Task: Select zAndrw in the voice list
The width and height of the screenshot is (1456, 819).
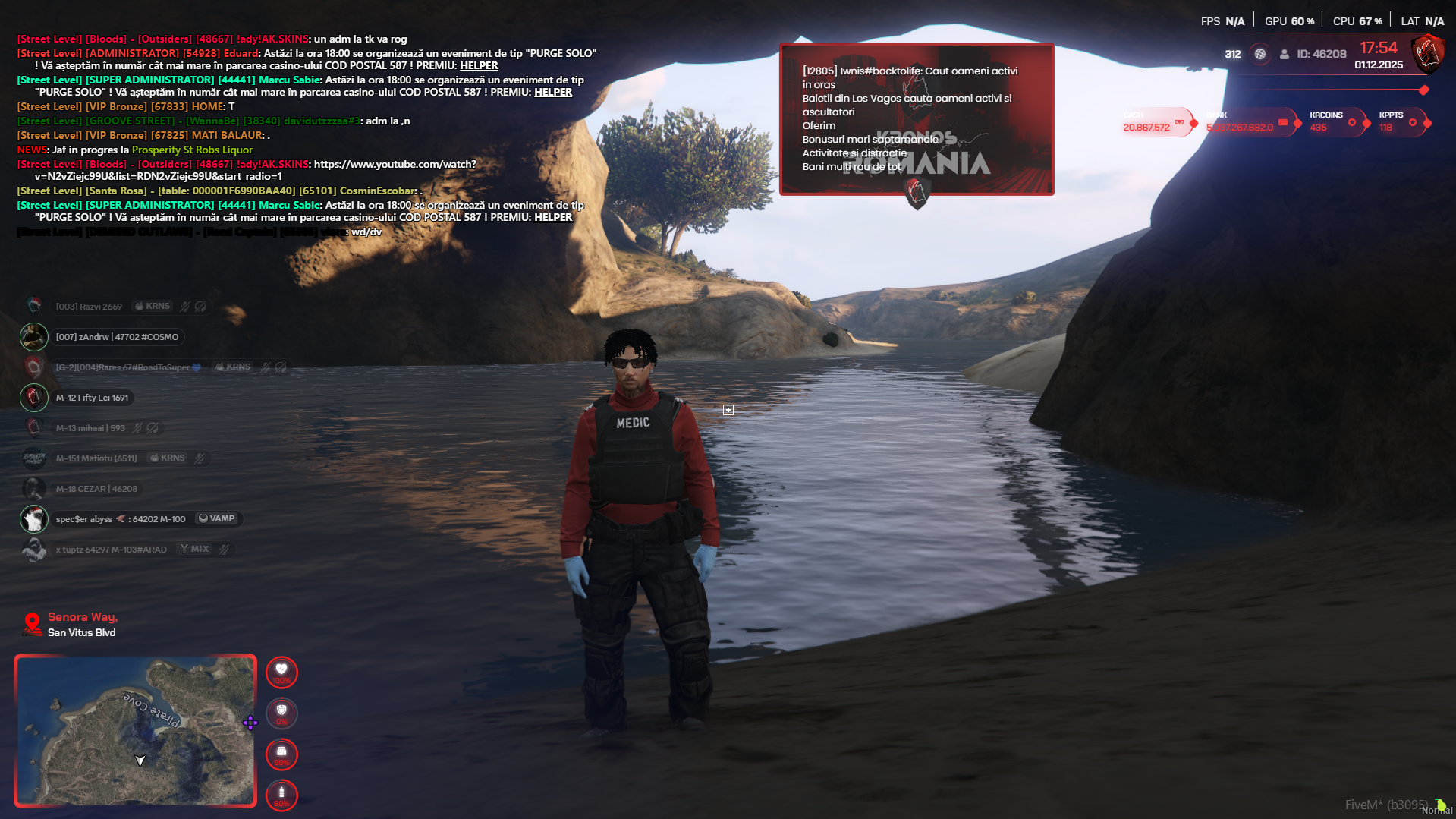Action: click(117, 337)
